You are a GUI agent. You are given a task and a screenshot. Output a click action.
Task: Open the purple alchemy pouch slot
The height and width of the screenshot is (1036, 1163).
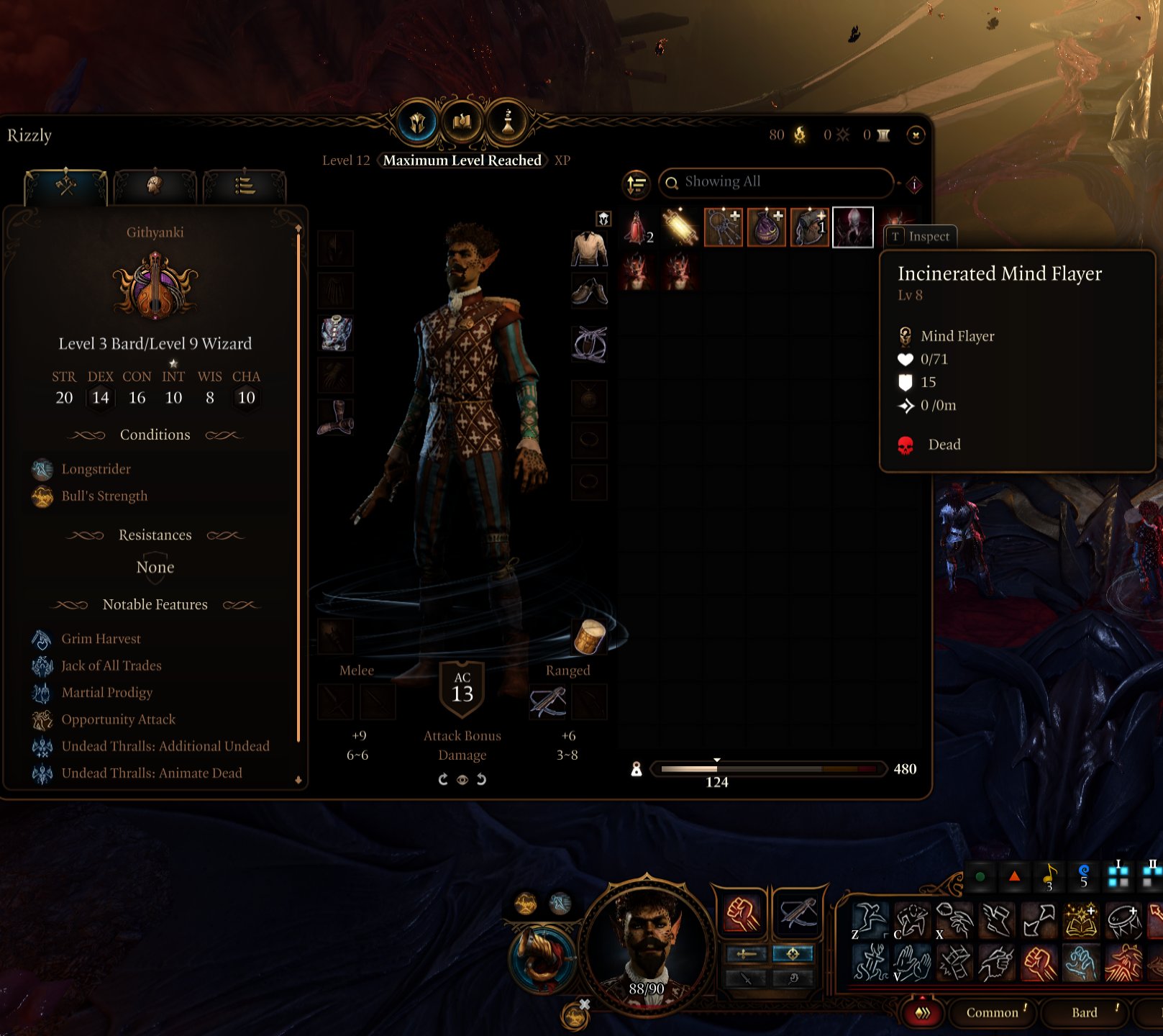(x=766, y=227)
